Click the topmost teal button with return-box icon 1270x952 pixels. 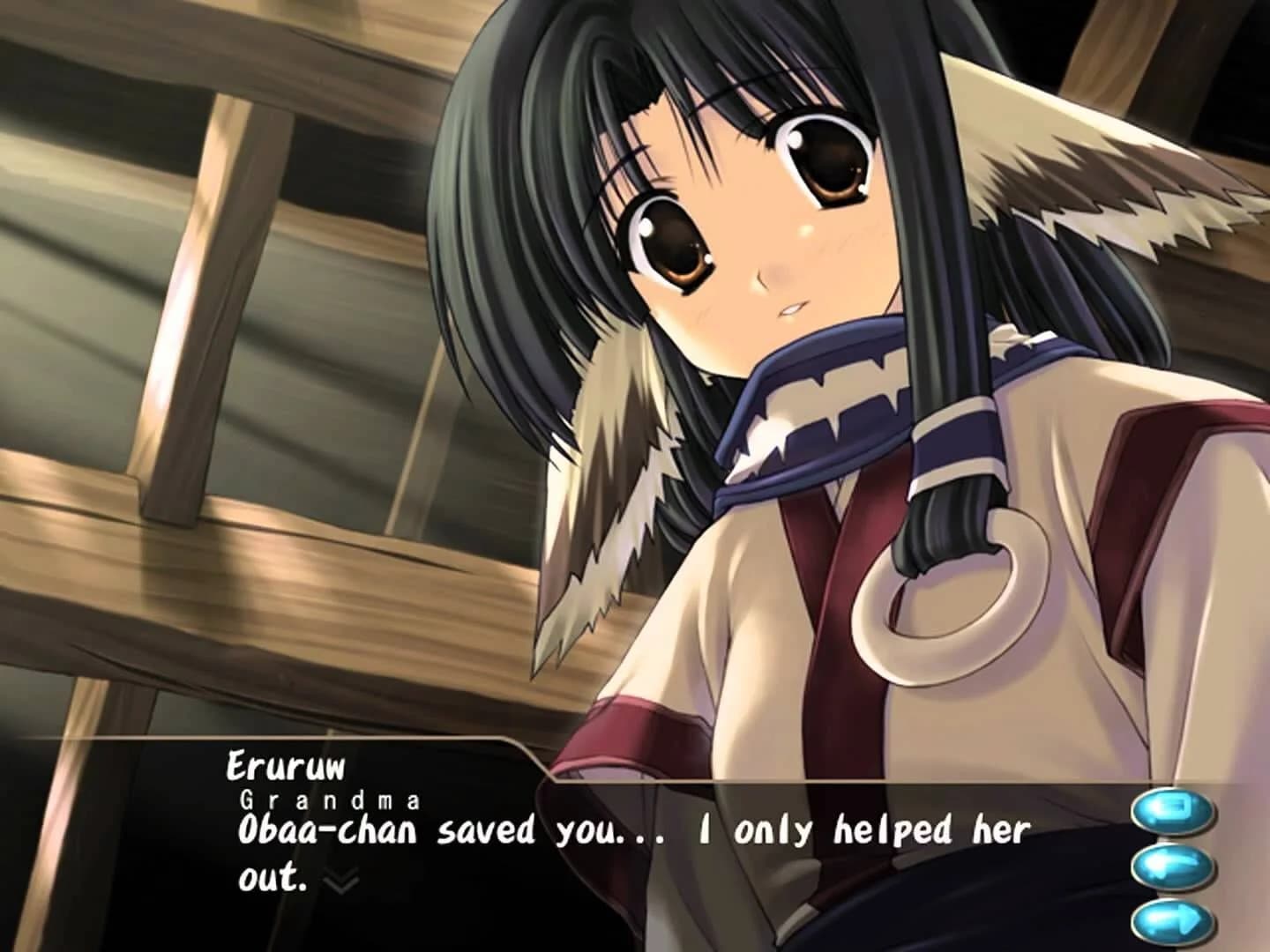(1173, 811)
